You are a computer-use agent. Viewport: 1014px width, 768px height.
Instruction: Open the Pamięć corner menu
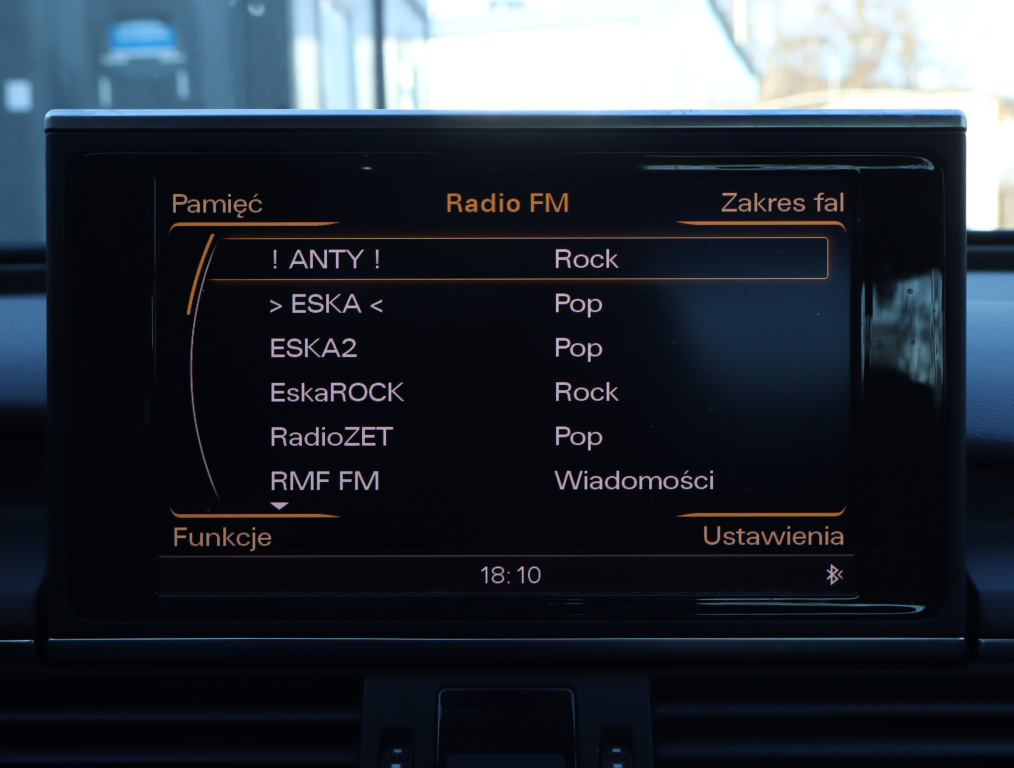click(217, 204)
